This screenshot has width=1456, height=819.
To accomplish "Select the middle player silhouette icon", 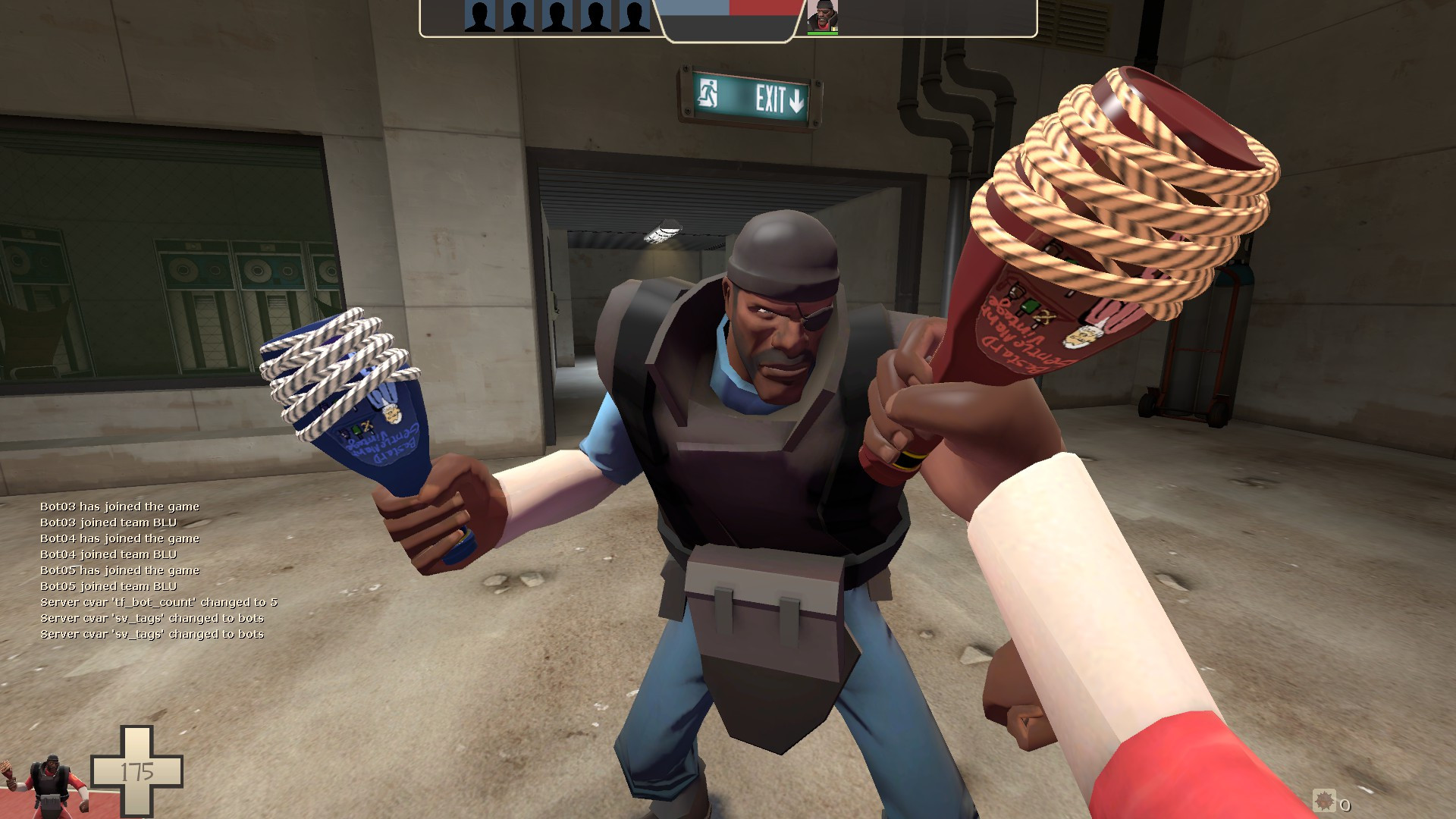I will click(556, 15).
